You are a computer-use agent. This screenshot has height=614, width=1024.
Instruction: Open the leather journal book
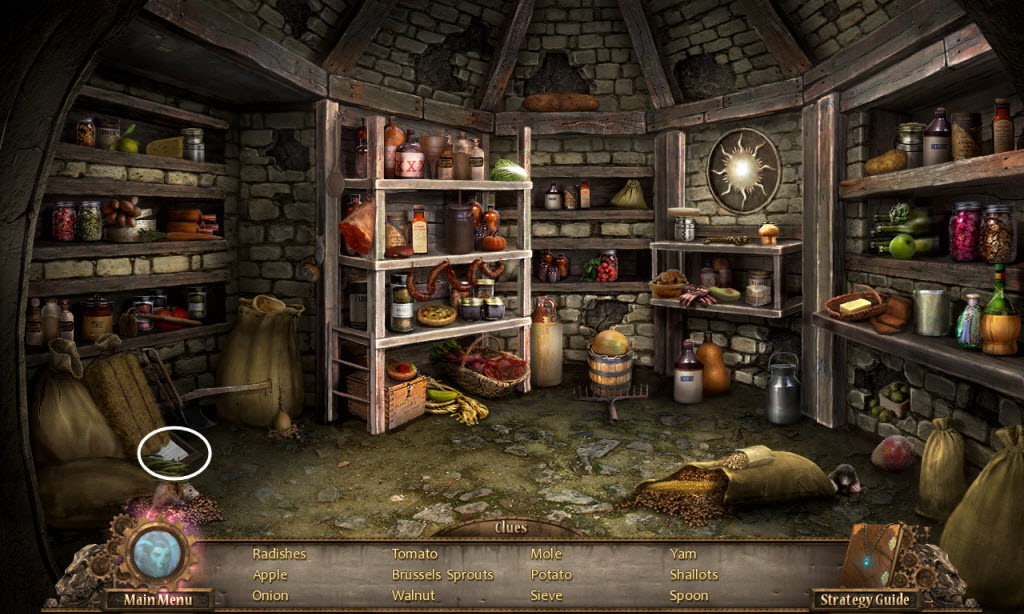pos(872,556)
